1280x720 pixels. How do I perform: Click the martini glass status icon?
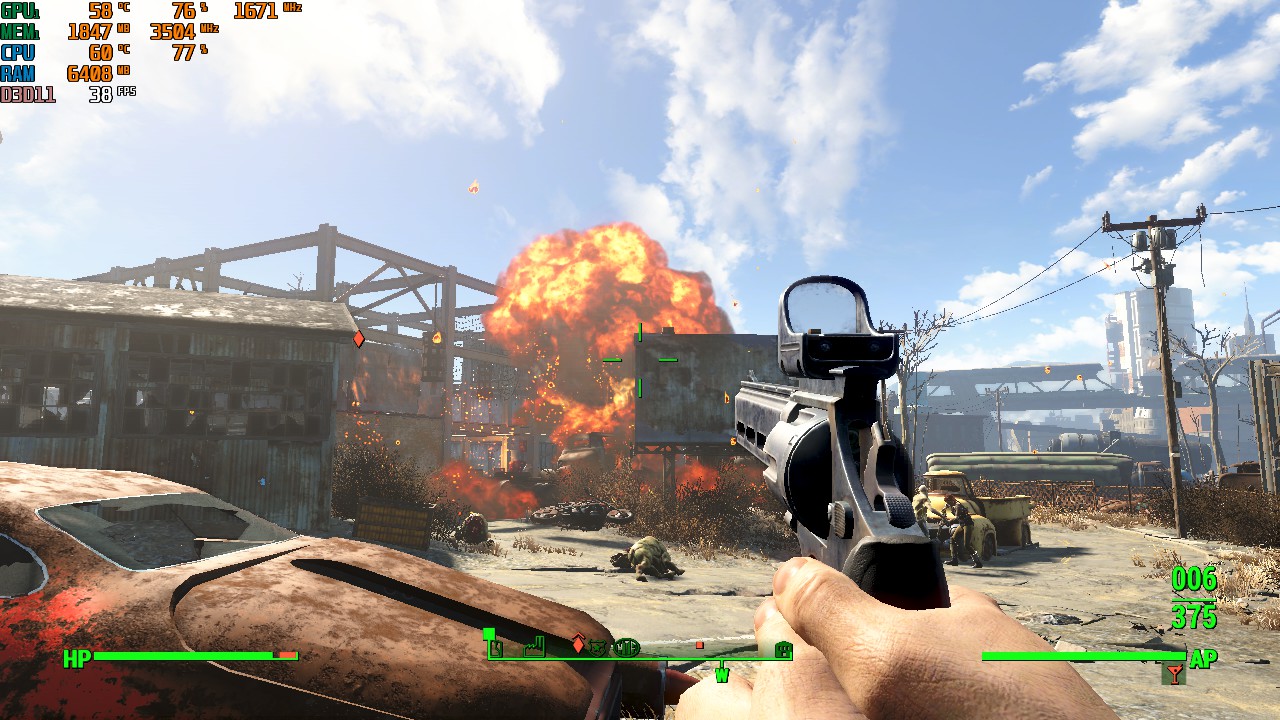point(1174,674)
